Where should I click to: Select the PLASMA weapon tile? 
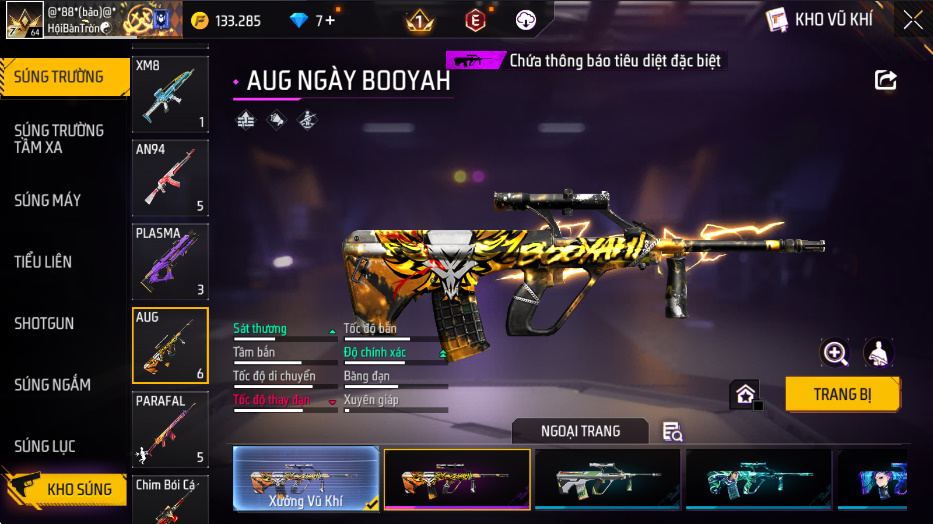(170, 261)
